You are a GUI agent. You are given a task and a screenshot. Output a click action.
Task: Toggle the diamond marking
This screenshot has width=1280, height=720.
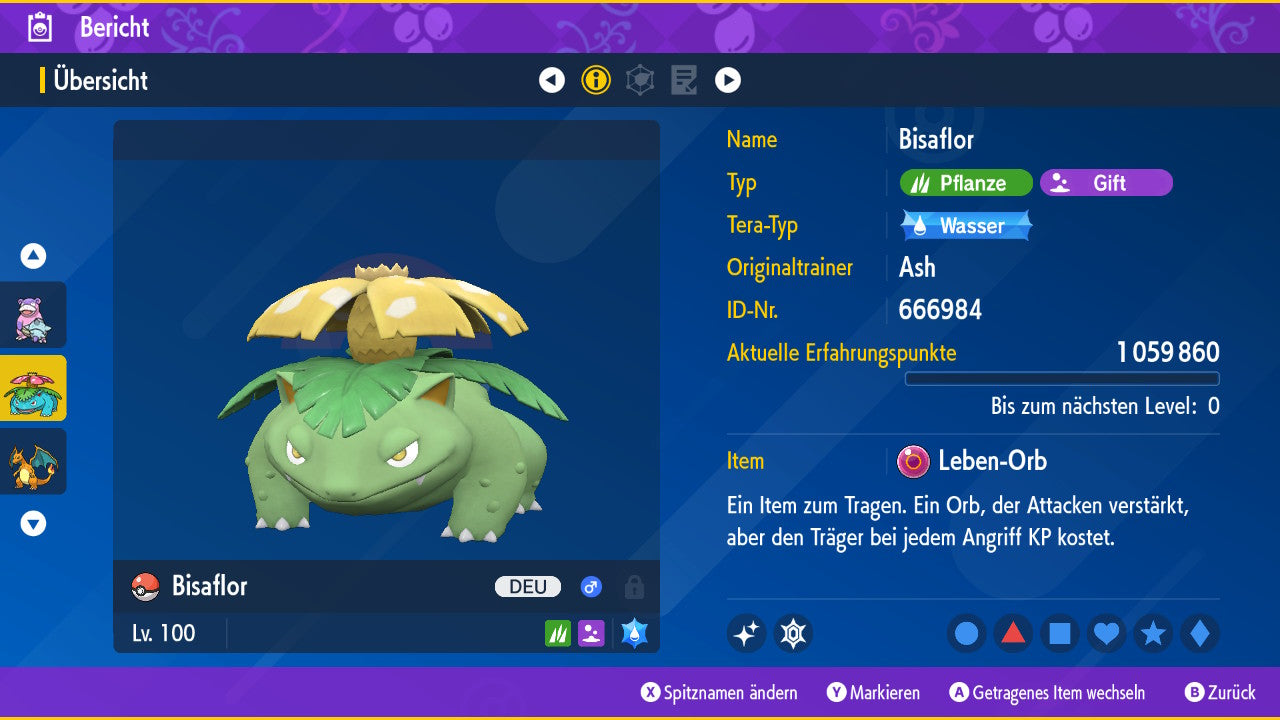click(1199, 633)
